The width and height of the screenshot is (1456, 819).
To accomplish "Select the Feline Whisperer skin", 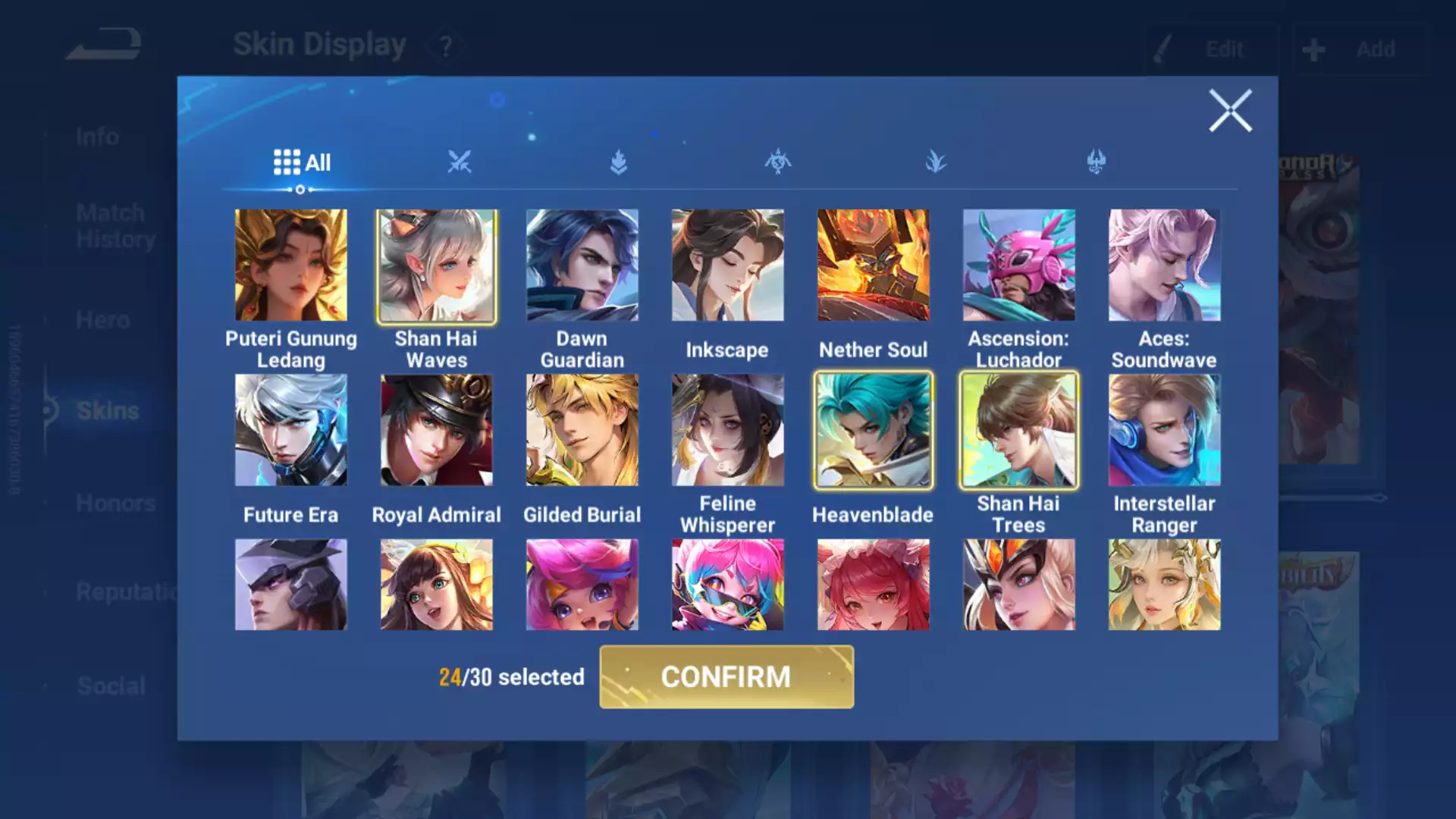I will tap(728, 430).
